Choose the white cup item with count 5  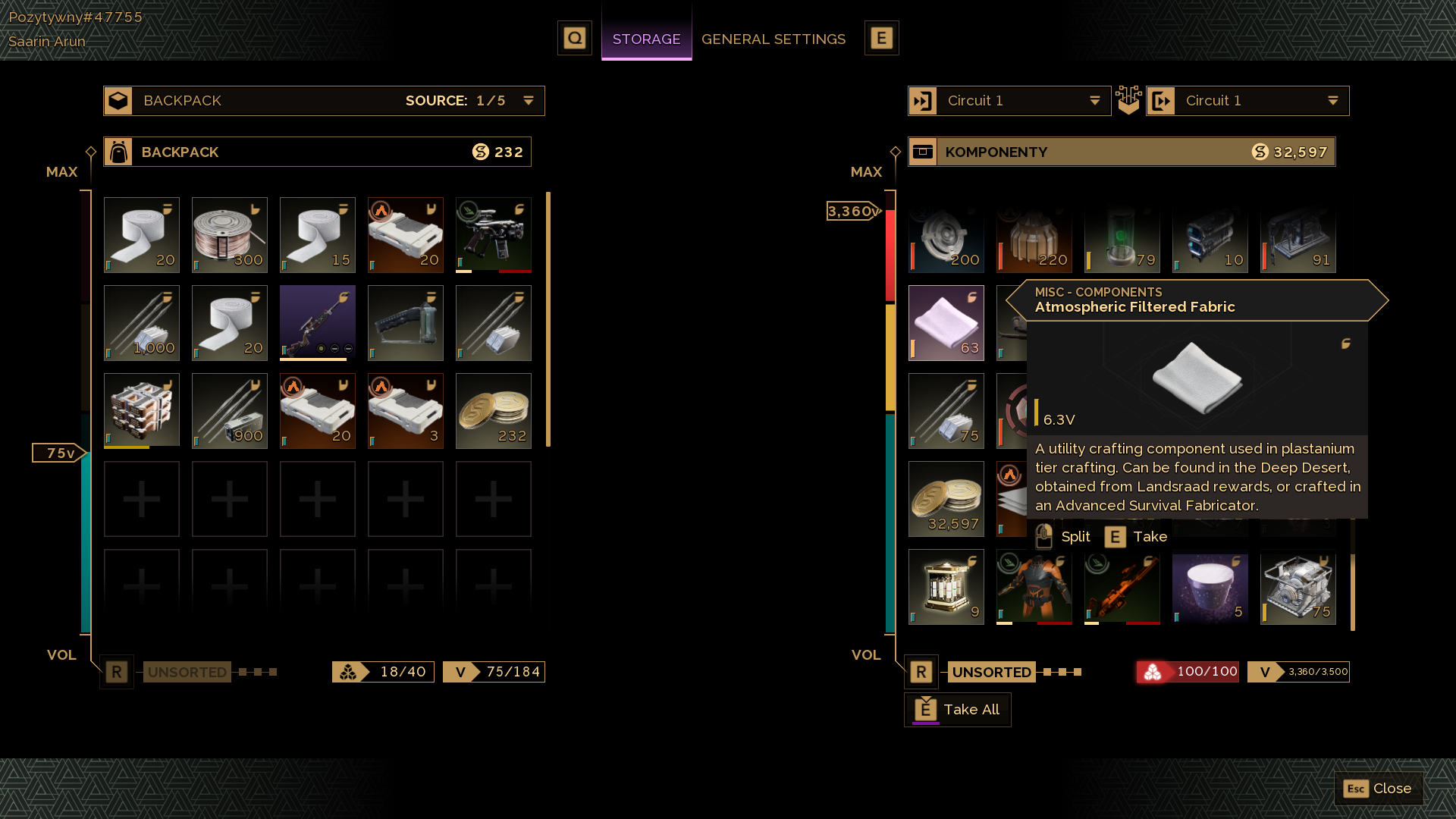pyautogui.click(x=1210, y=587)
